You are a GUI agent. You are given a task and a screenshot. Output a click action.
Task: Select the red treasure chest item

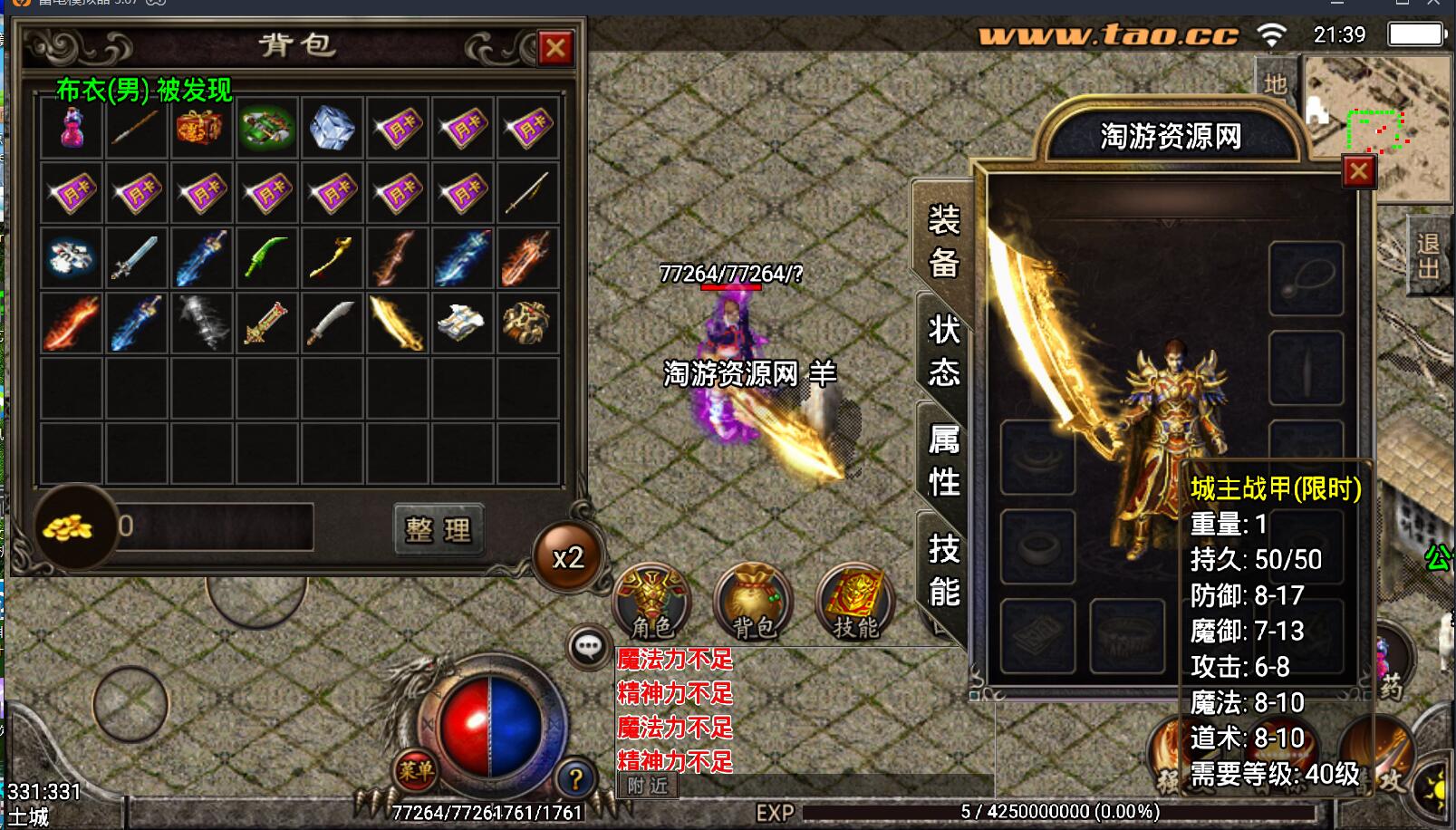[201, 128]
